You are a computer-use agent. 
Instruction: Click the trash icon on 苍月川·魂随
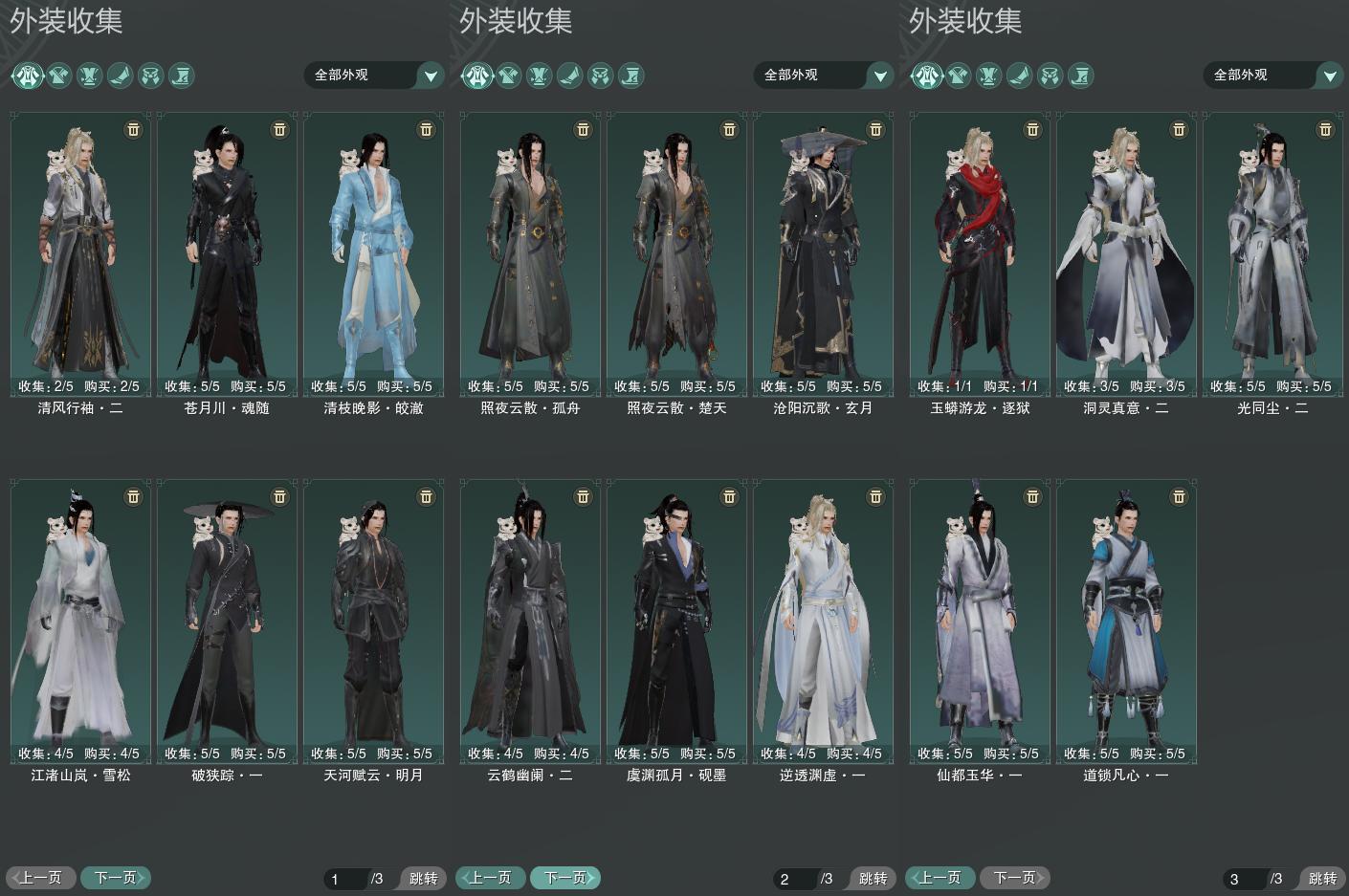tap(279, 129)
